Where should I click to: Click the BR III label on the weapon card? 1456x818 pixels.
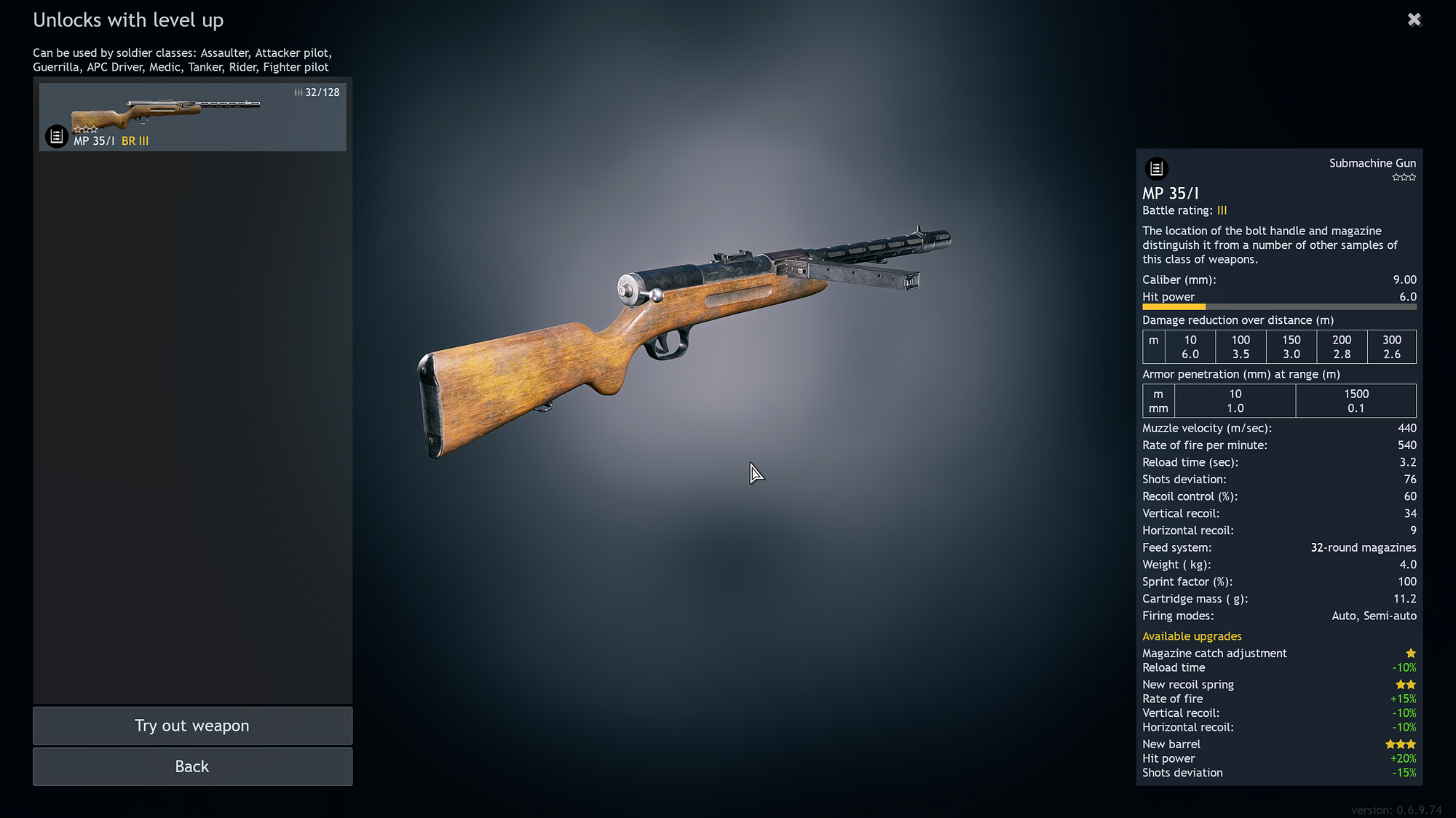tap(135, 141)
